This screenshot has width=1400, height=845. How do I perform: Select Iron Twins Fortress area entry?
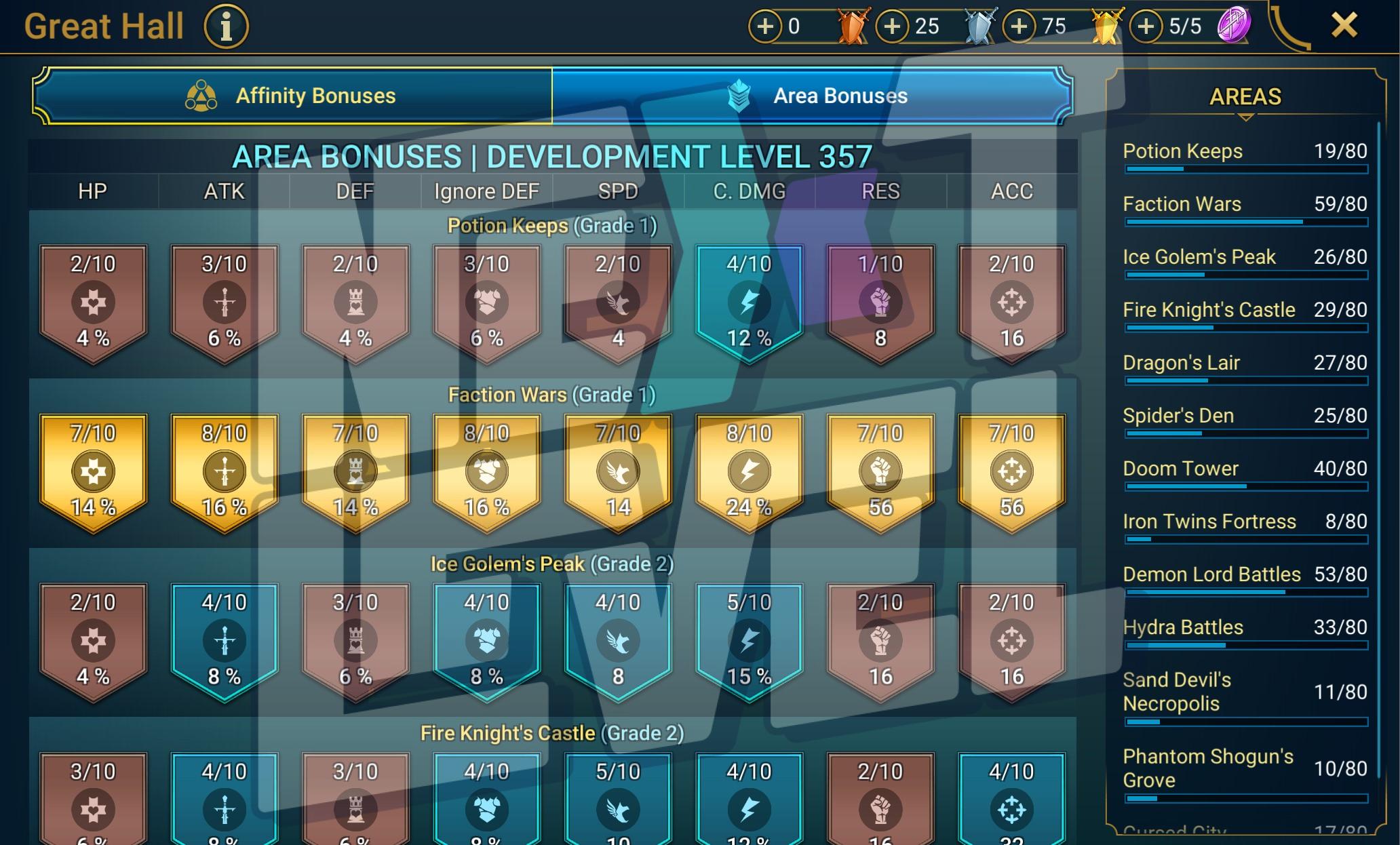(1244, 522)
